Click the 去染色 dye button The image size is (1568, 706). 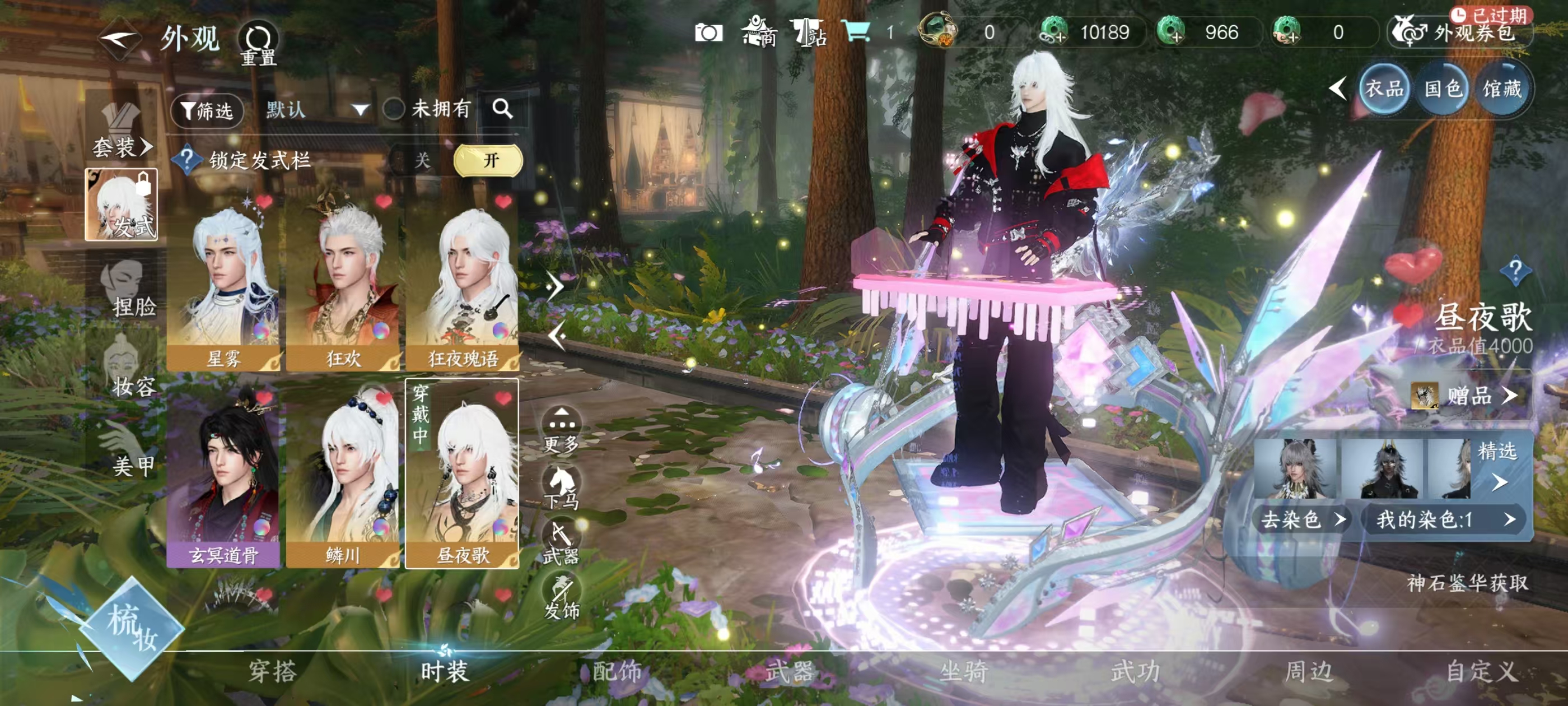coord(1301,519)
